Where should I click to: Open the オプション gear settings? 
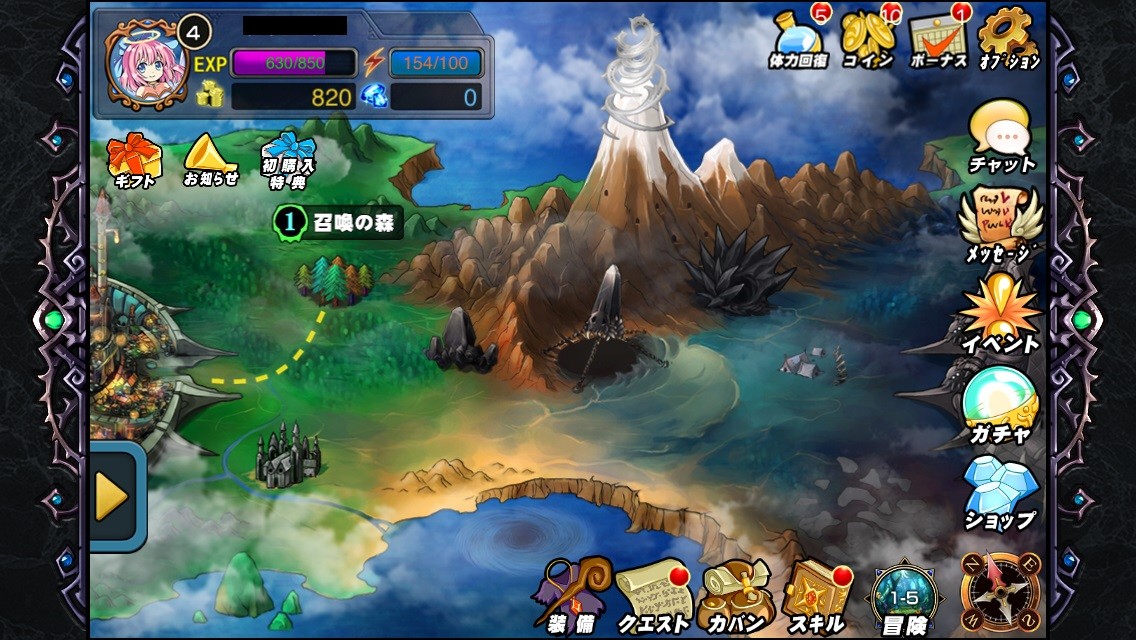pos(1008,42)
